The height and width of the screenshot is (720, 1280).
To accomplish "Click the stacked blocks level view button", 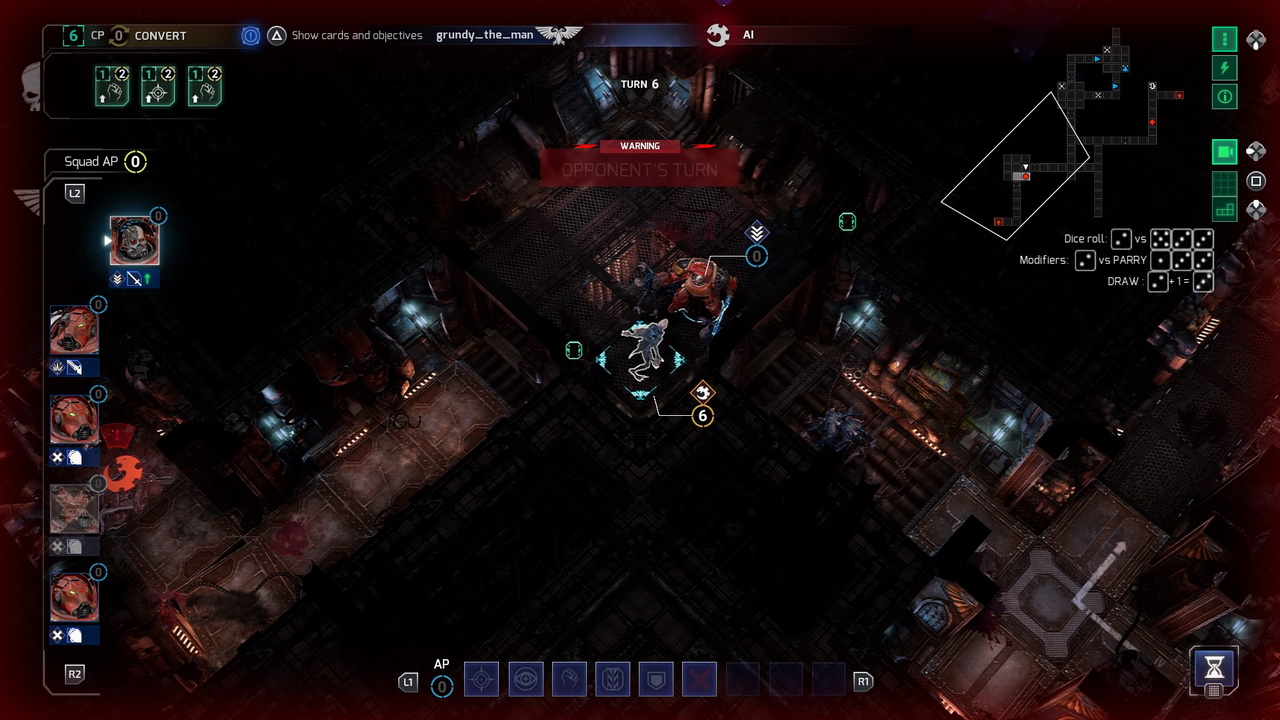I will pyautogui.click(x=1225, y=209).
